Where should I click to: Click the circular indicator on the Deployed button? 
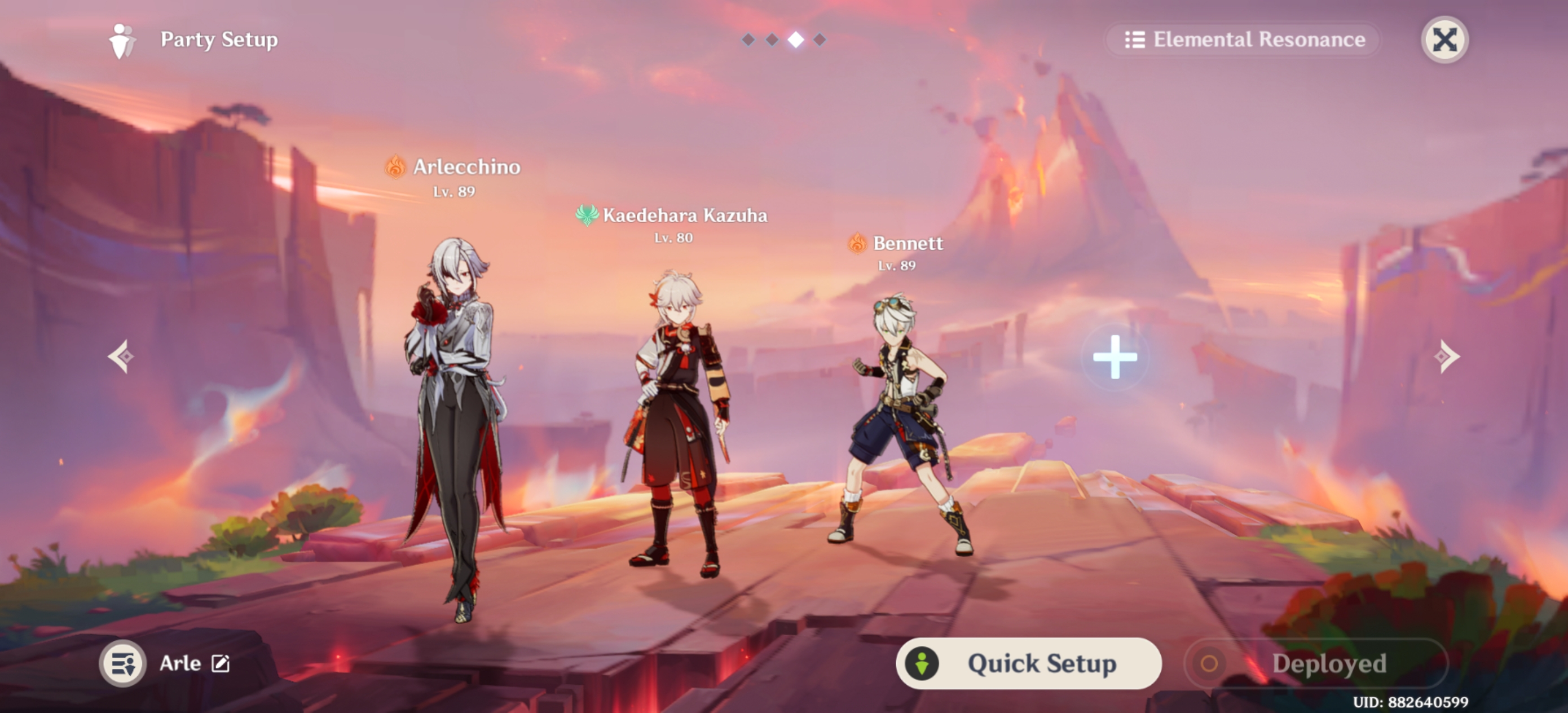pyautogui.click(x=1210, y=663)
